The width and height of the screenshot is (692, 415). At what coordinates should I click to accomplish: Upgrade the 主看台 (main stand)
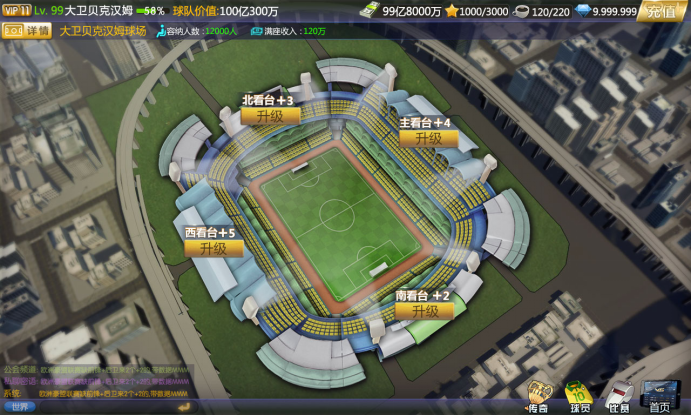coord(427,138)
